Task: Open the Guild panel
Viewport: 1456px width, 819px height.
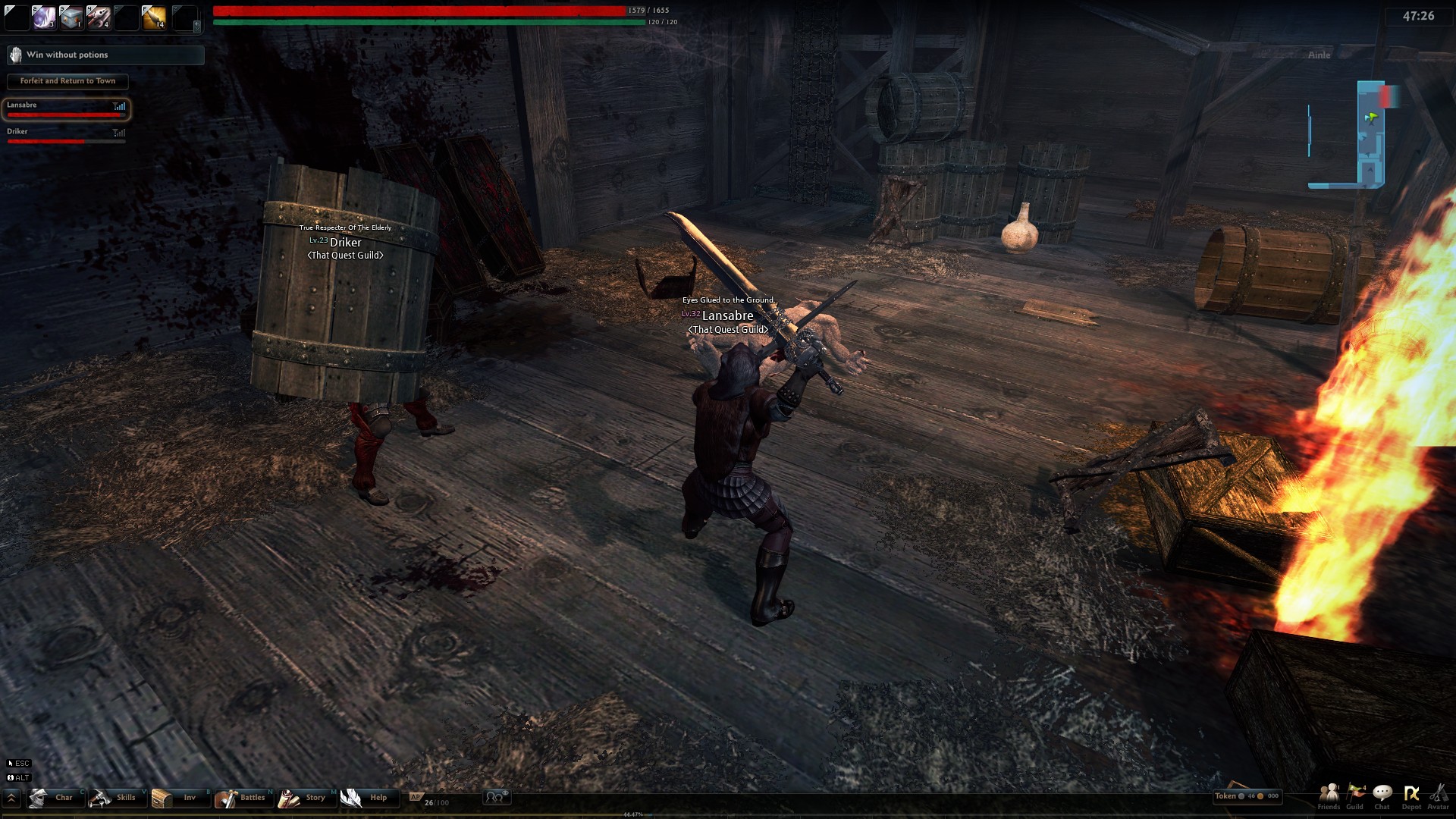Action: click(x=1355, y=796)
